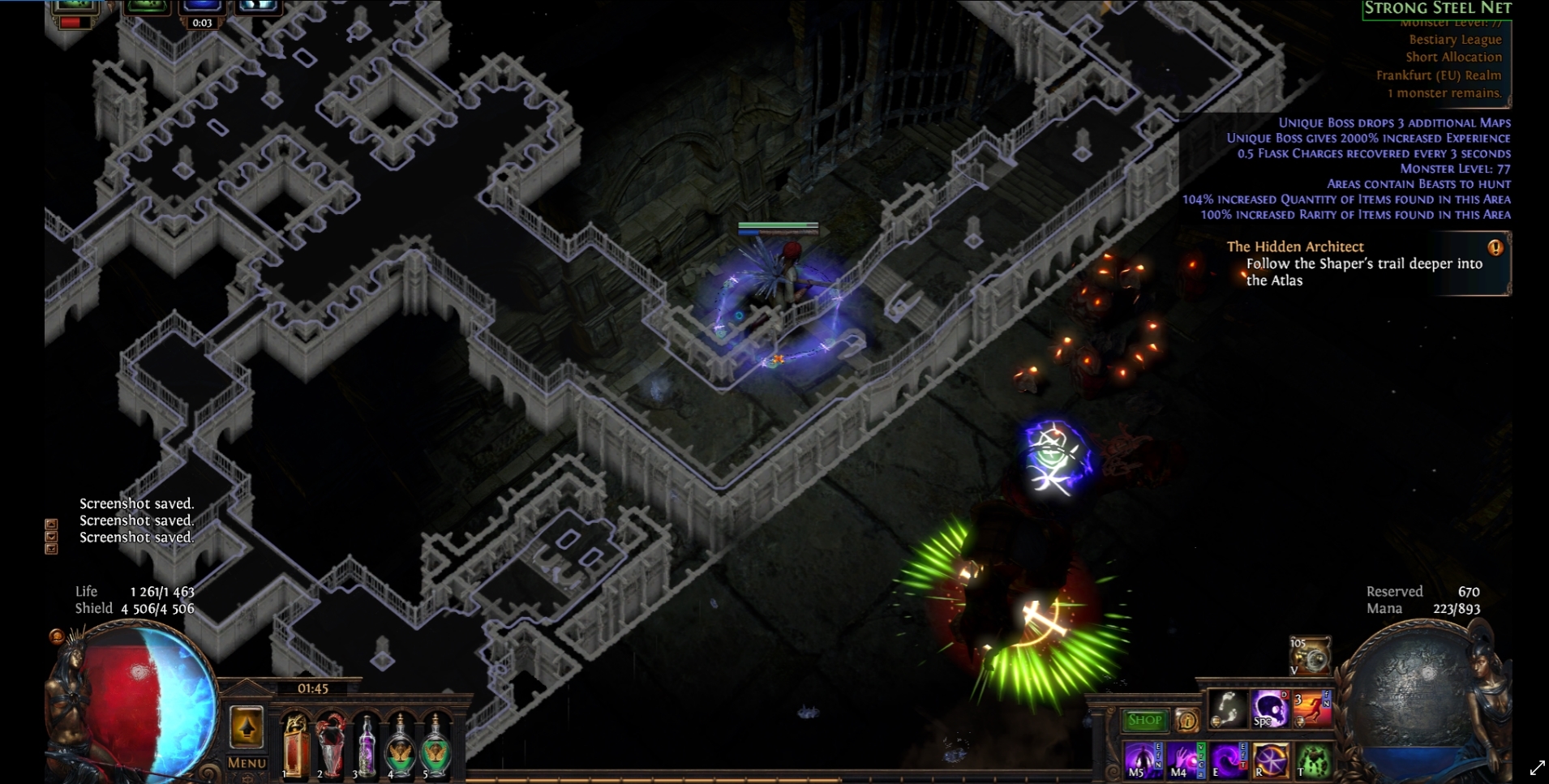
Task: Select the footprints move skill icon
Action: [x=1226, y=710]
